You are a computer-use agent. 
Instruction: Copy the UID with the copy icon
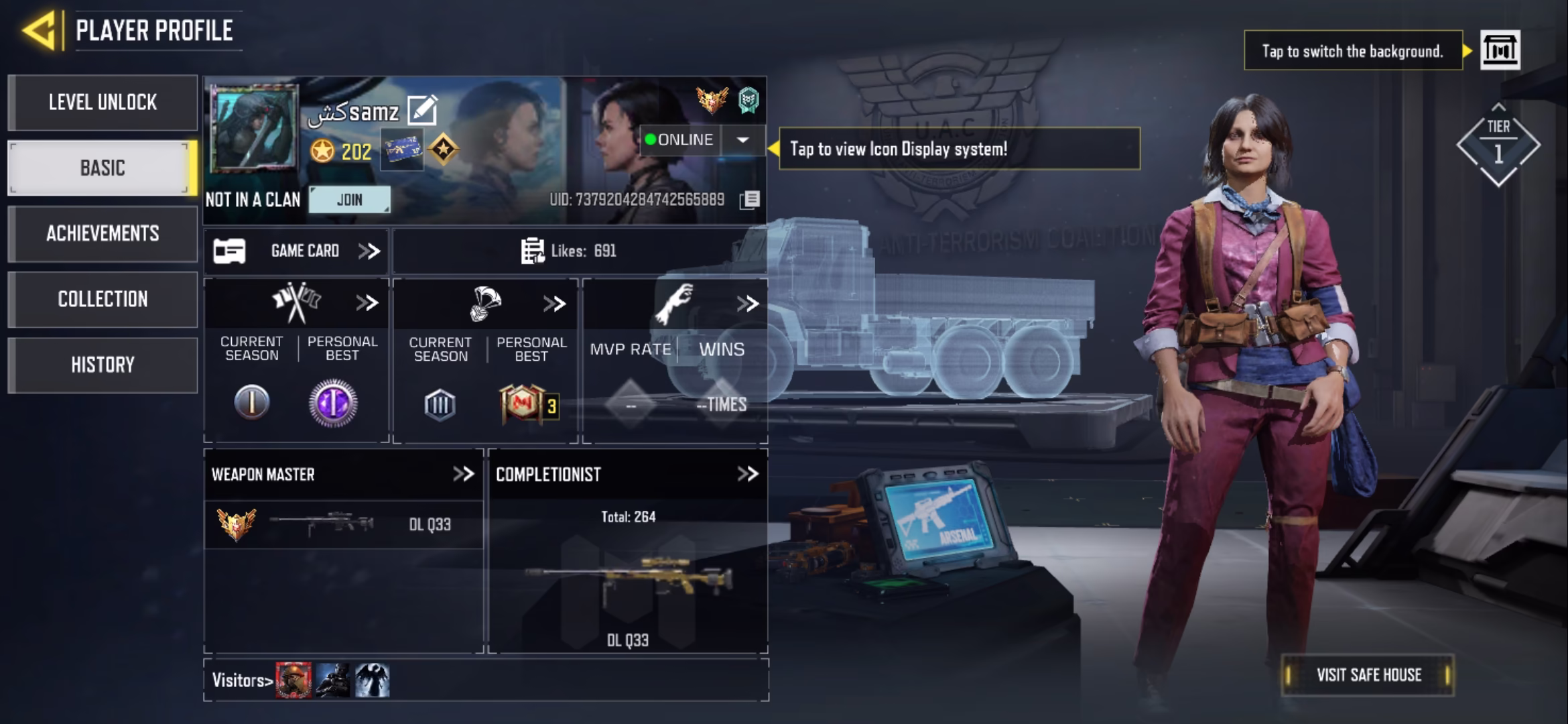point(750,200)
